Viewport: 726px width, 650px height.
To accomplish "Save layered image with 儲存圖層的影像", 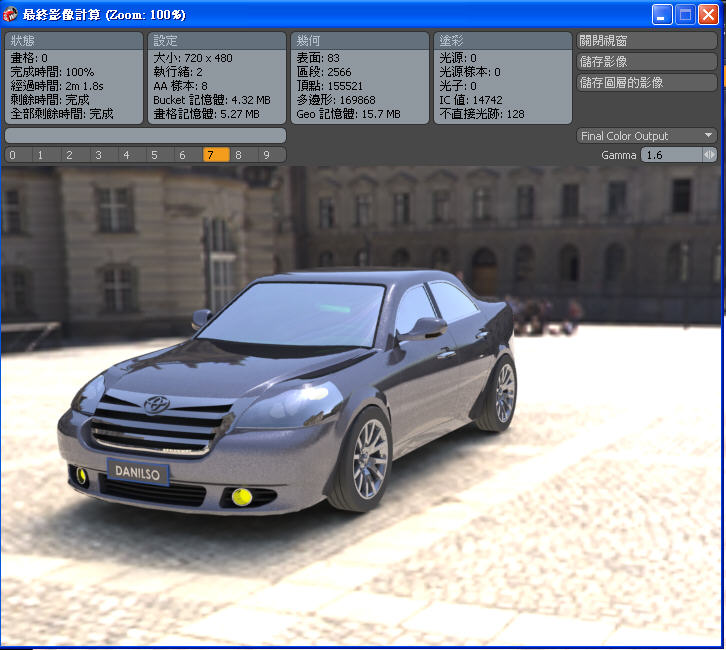I will tap(647, 83).
